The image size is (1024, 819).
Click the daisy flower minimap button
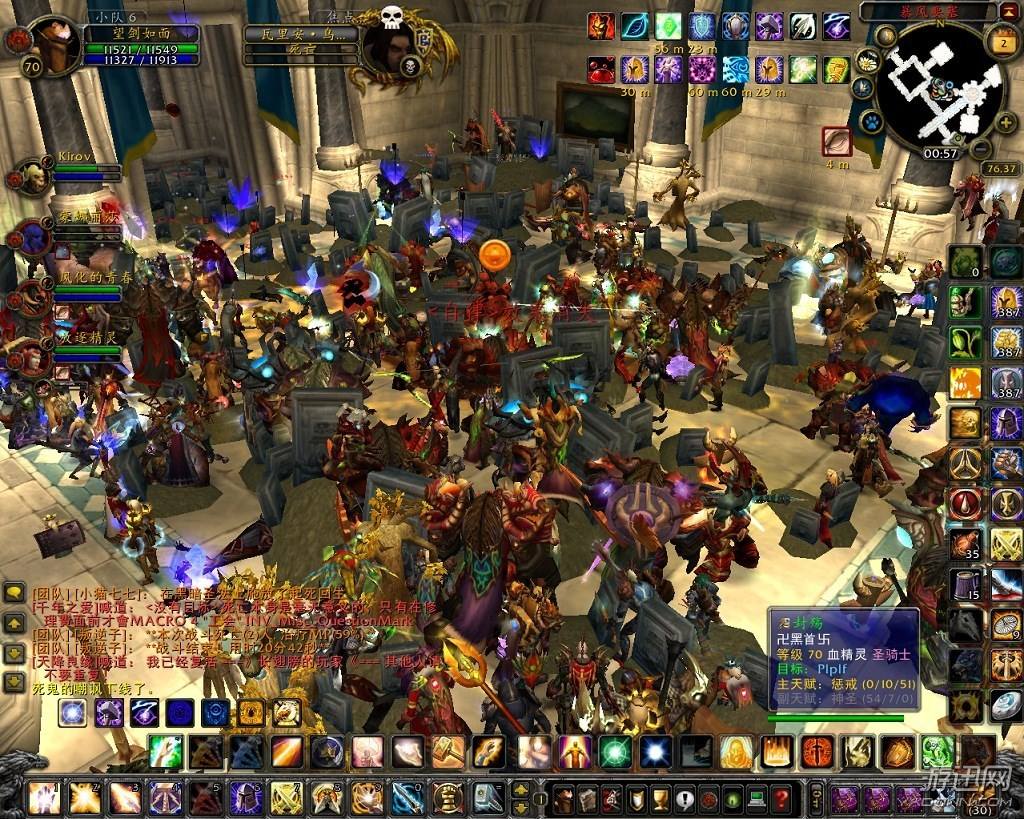[x=868, y=61]
